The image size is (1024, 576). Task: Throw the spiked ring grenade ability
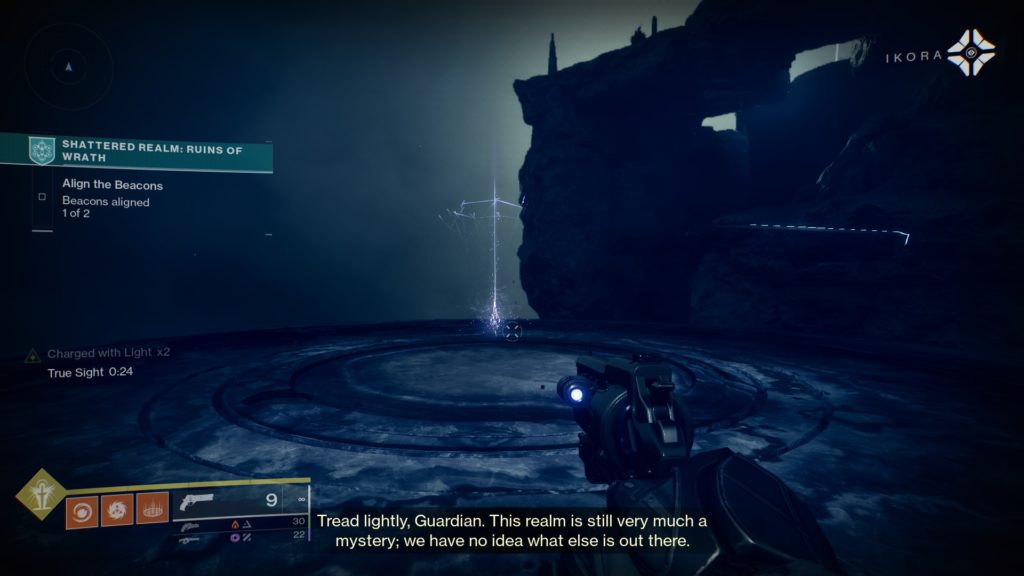point(152,510)
